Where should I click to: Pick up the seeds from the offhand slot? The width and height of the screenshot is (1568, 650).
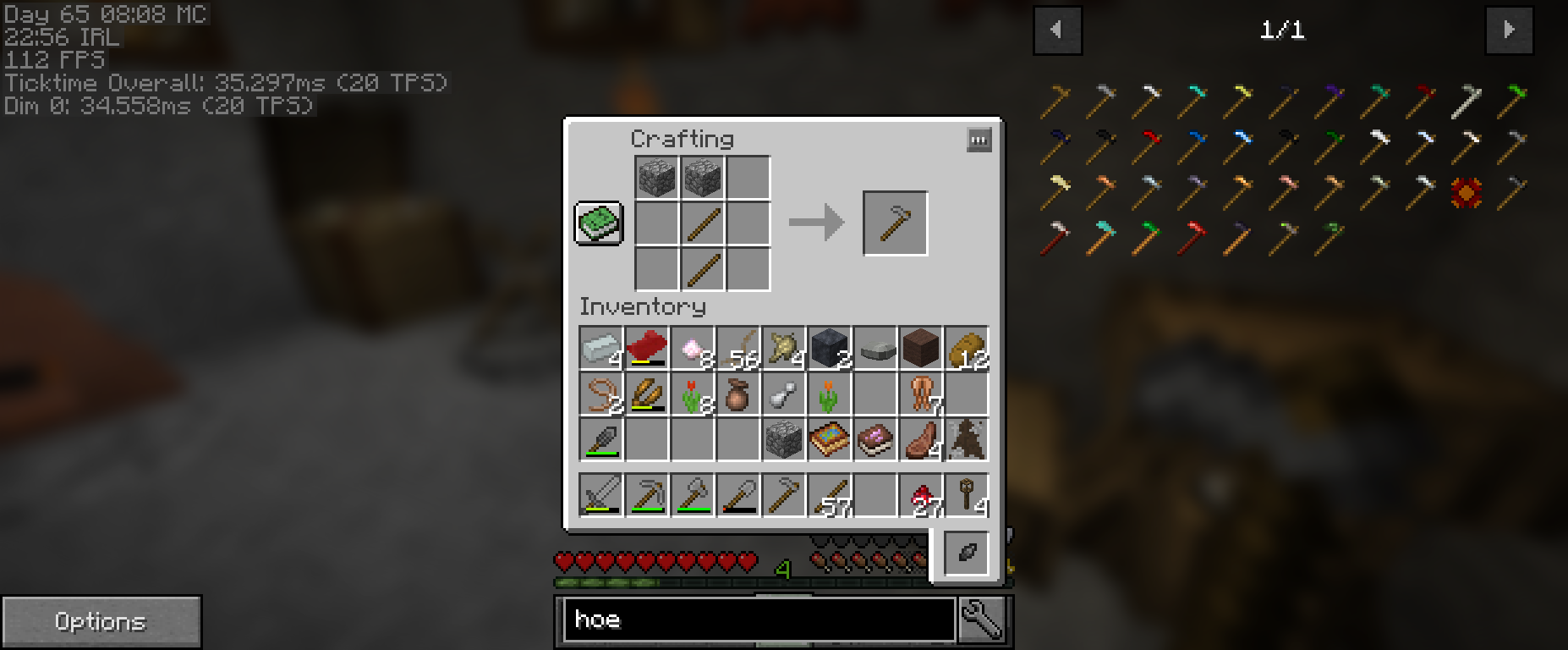point(965,551)
